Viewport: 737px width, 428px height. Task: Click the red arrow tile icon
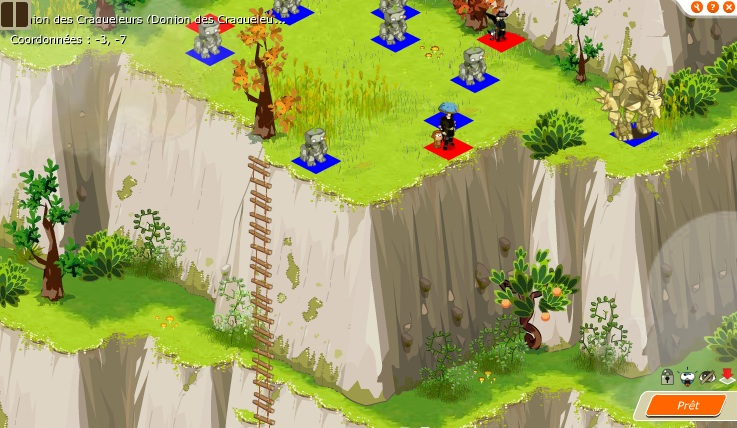coord(727,376)
